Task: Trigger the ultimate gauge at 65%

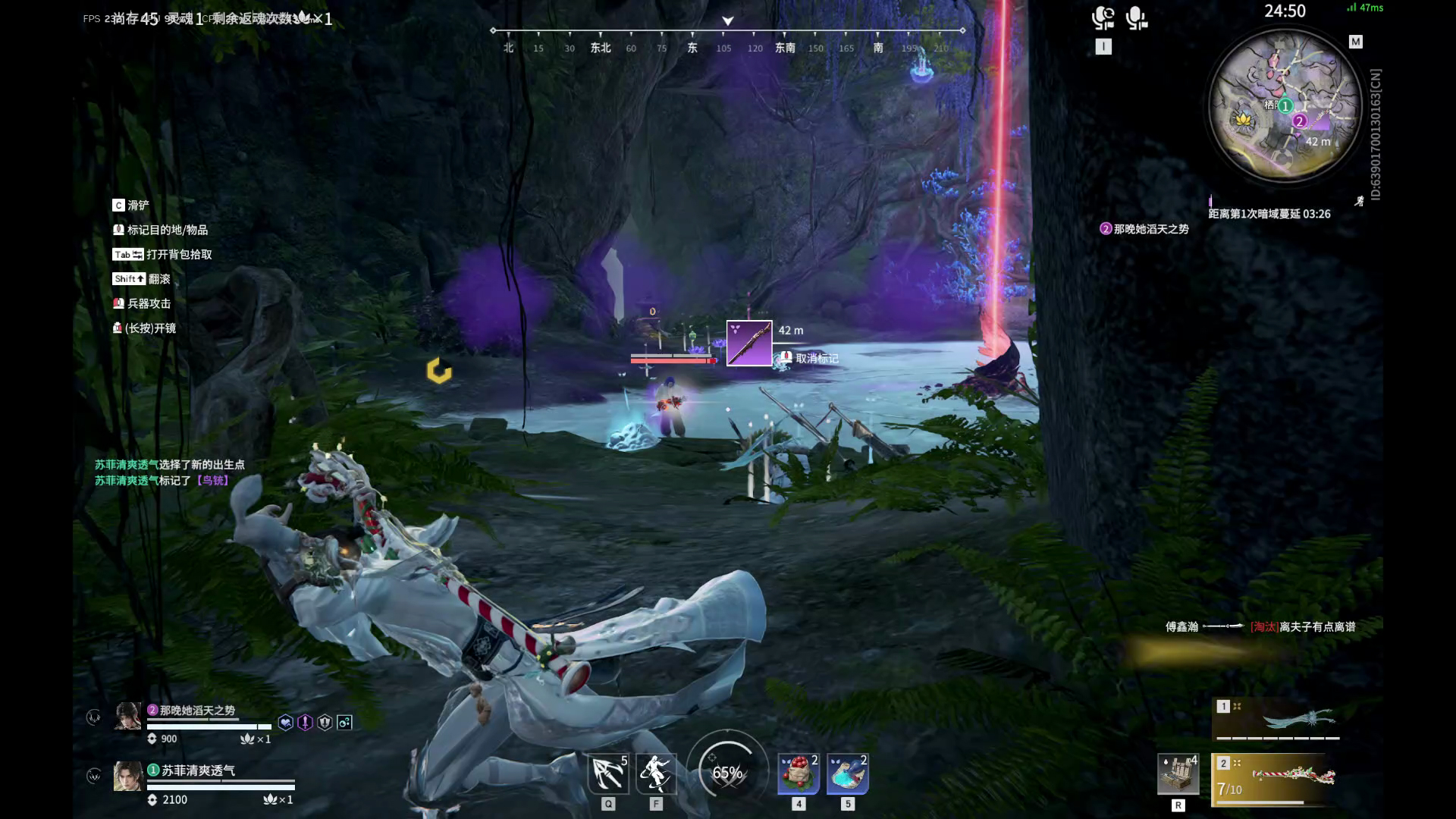Action: [x=727, y=773]
